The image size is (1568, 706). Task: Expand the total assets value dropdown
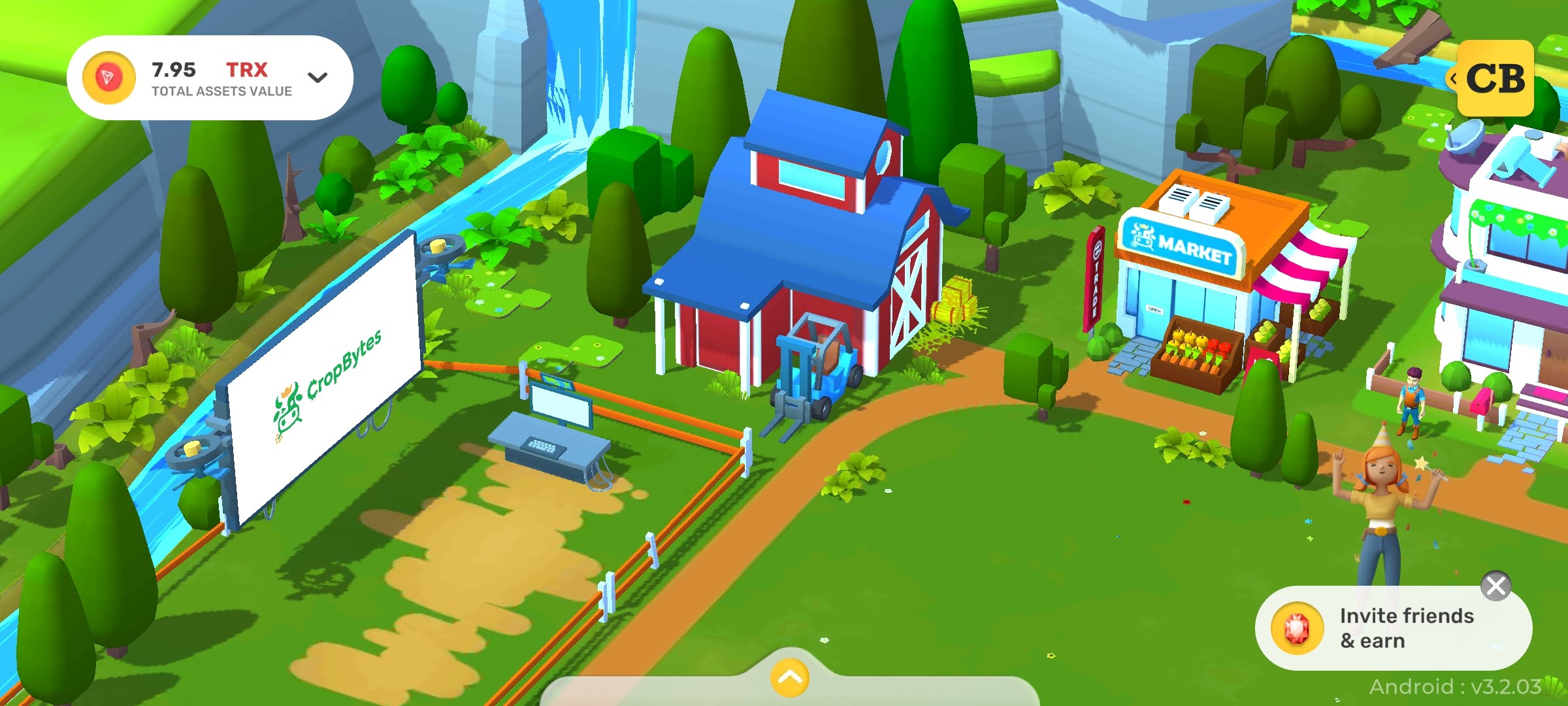(x=317, y=78)
